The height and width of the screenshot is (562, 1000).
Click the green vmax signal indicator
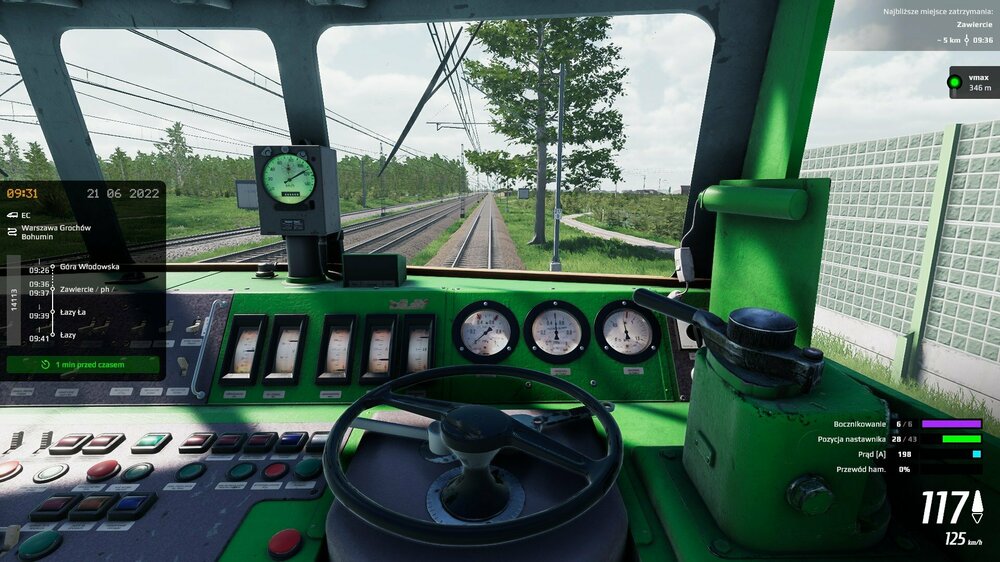[955, 82]
